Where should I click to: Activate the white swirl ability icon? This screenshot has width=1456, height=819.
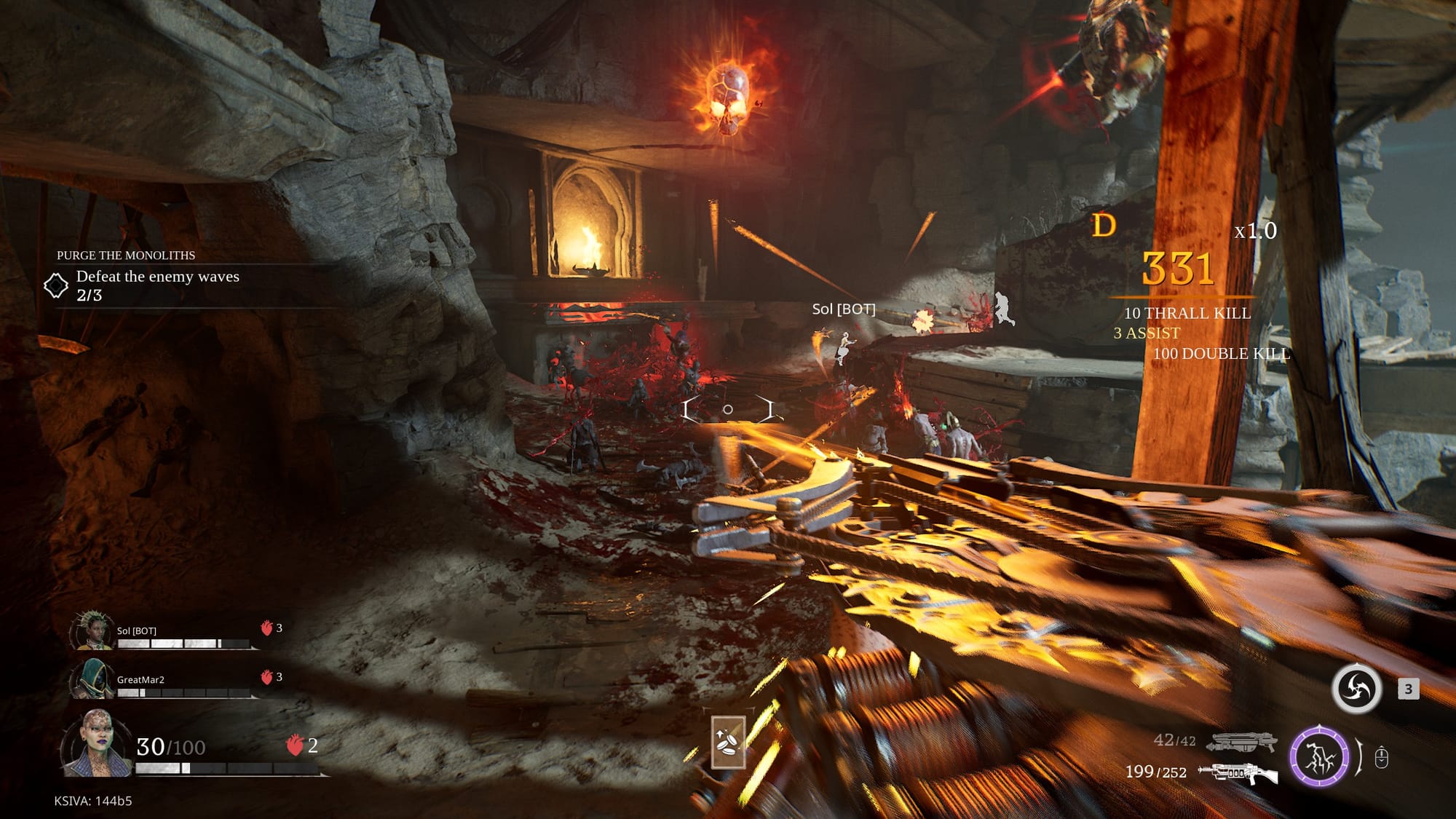point(1356,688)
